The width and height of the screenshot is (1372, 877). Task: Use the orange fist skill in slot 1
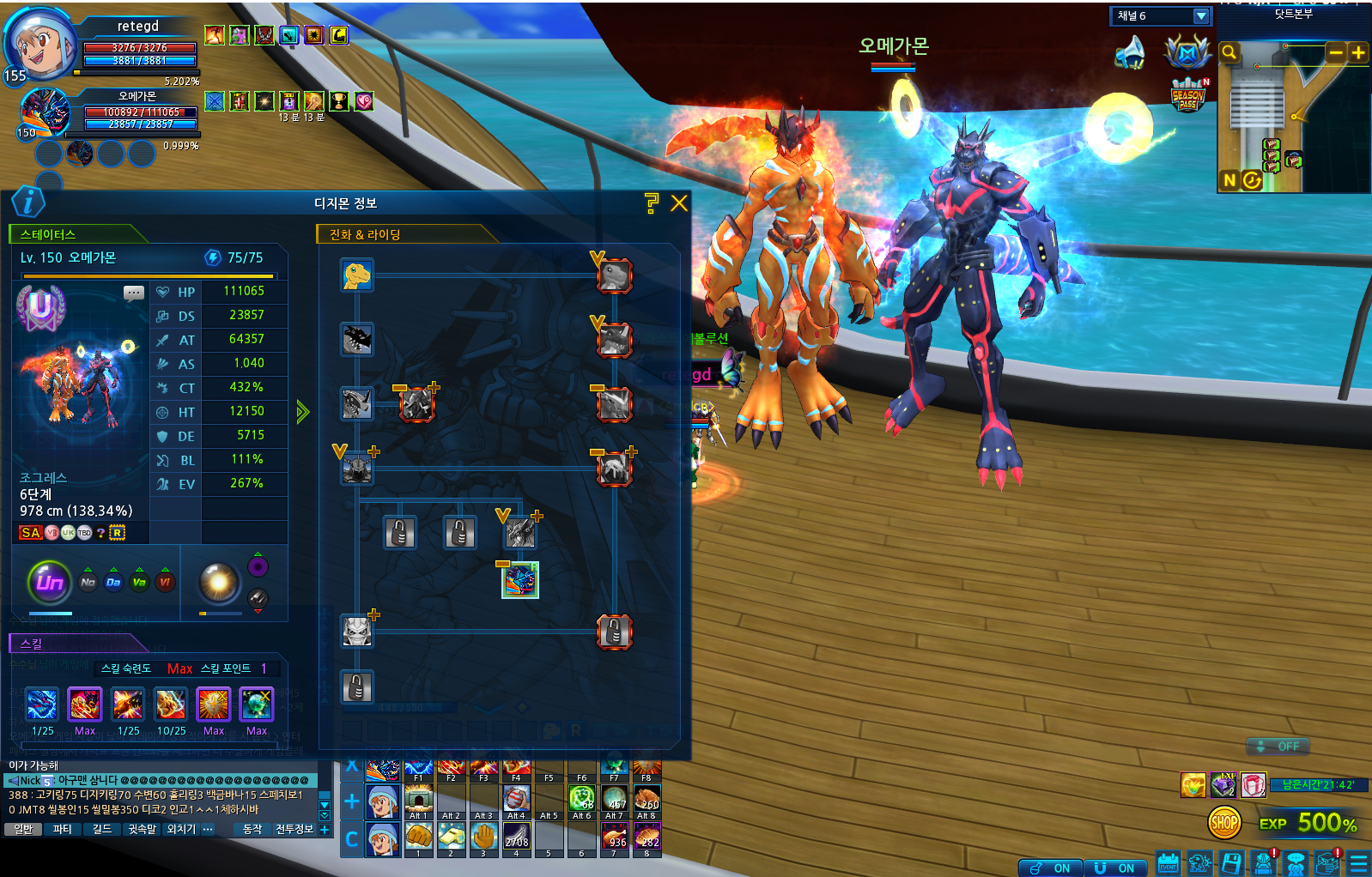tap(418, 836)
